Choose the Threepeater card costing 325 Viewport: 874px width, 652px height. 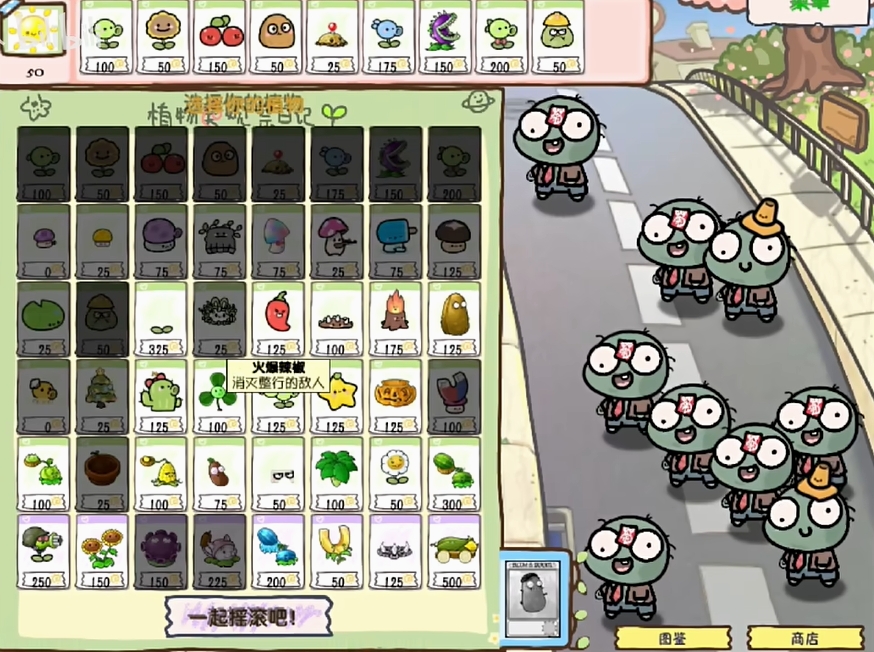[x=160, y=318]
